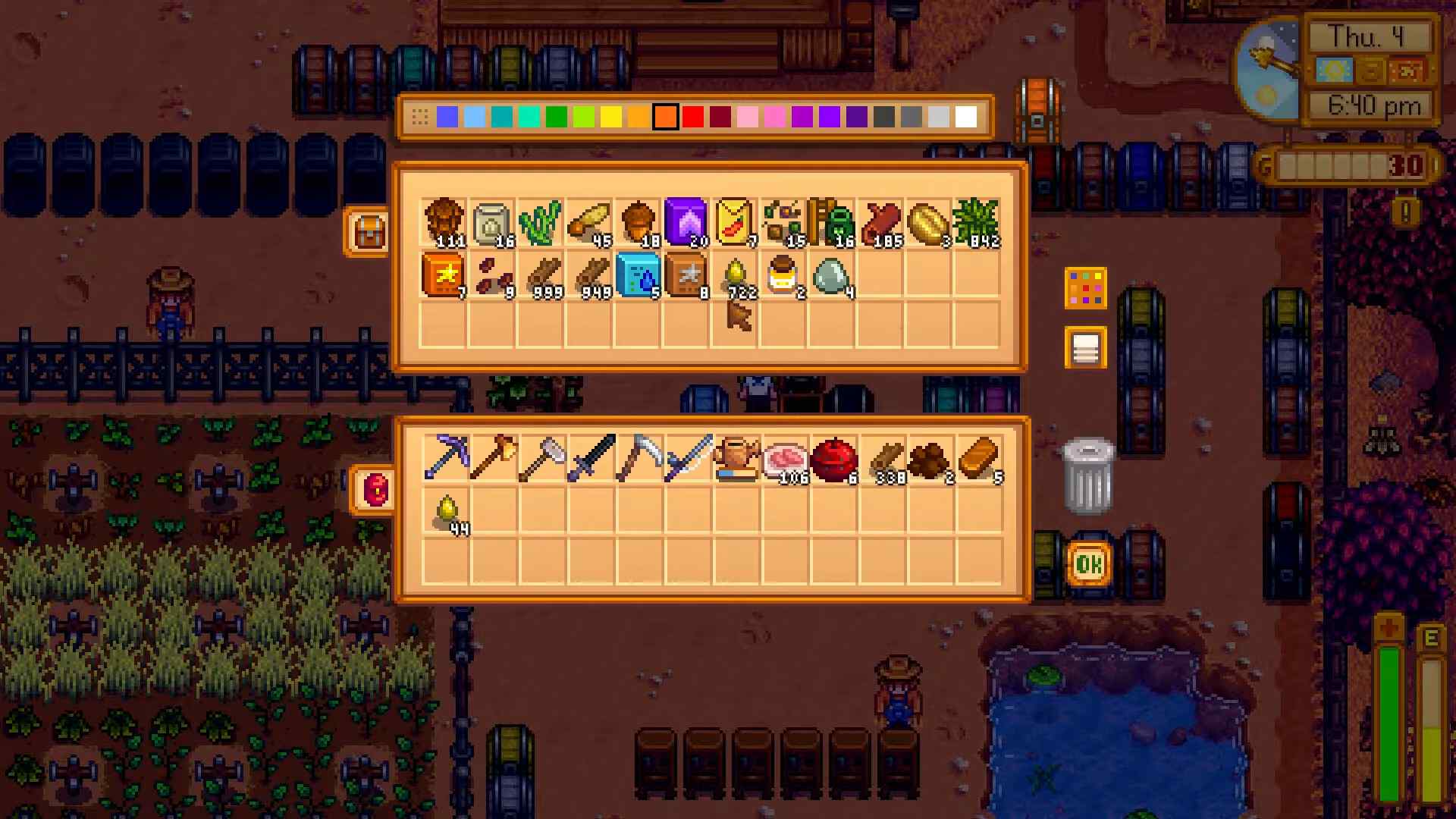Click the Organize chest button
Screen dimensions: 1456x819
[x=1086, y=290]
